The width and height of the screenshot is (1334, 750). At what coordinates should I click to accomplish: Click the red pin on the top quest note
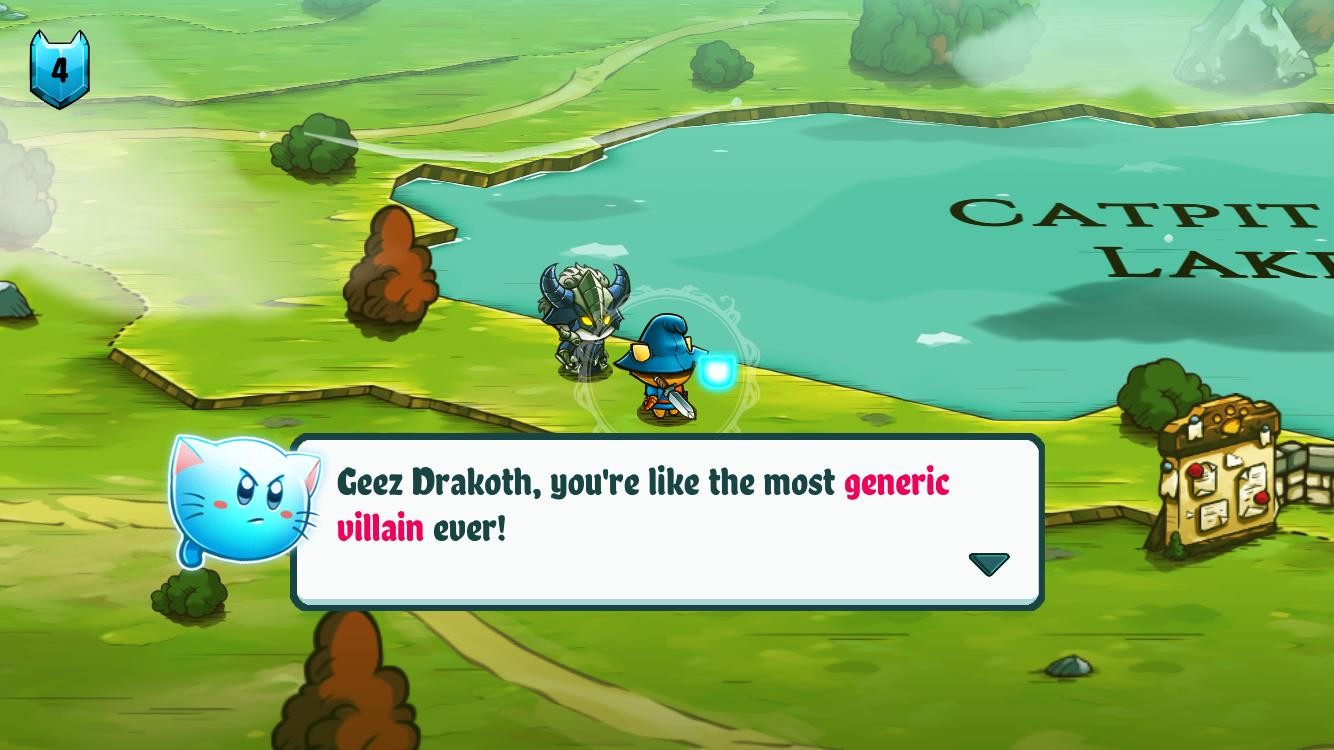[x=1195, y=470]
